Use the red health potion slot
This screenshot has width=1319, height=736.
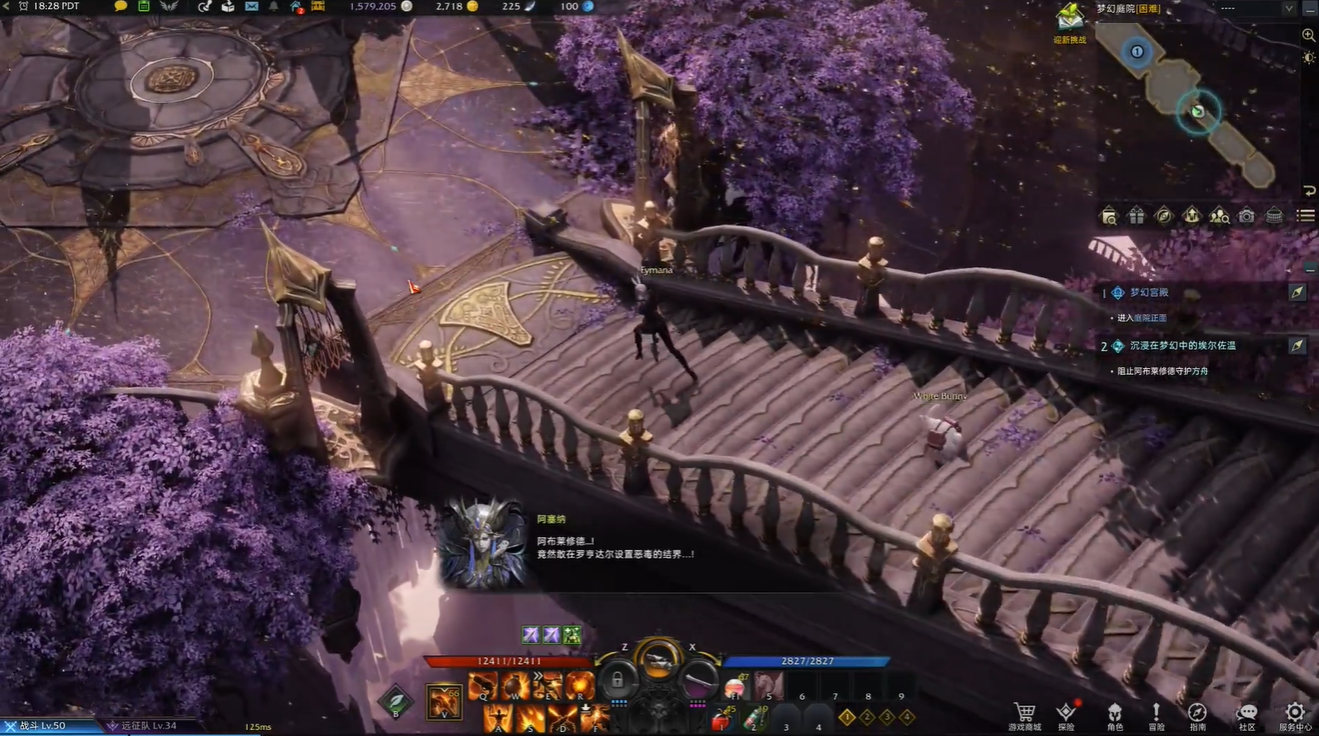pos(718,719)
